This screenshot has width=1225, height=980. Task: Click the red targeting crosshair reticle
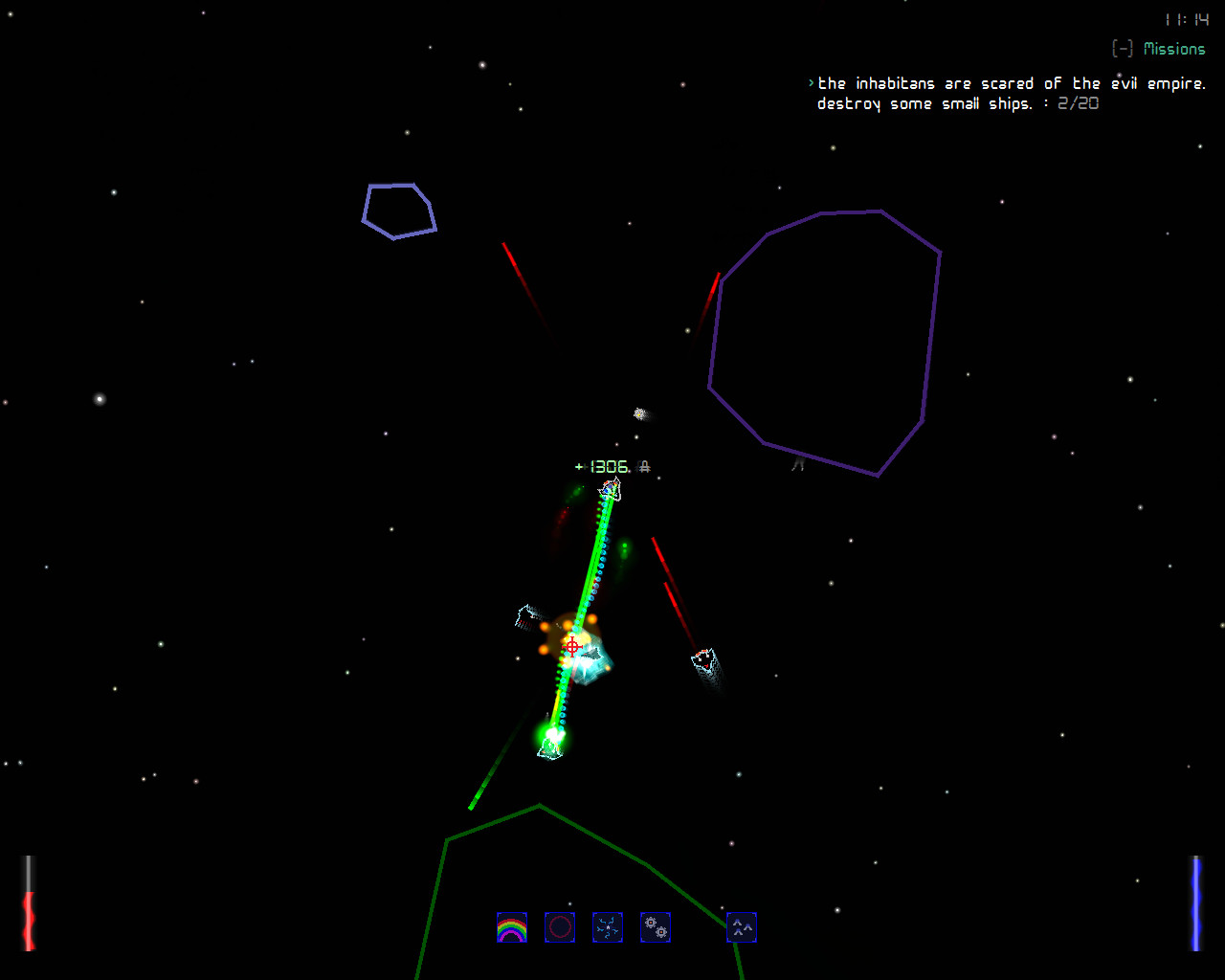coord(572,647)
